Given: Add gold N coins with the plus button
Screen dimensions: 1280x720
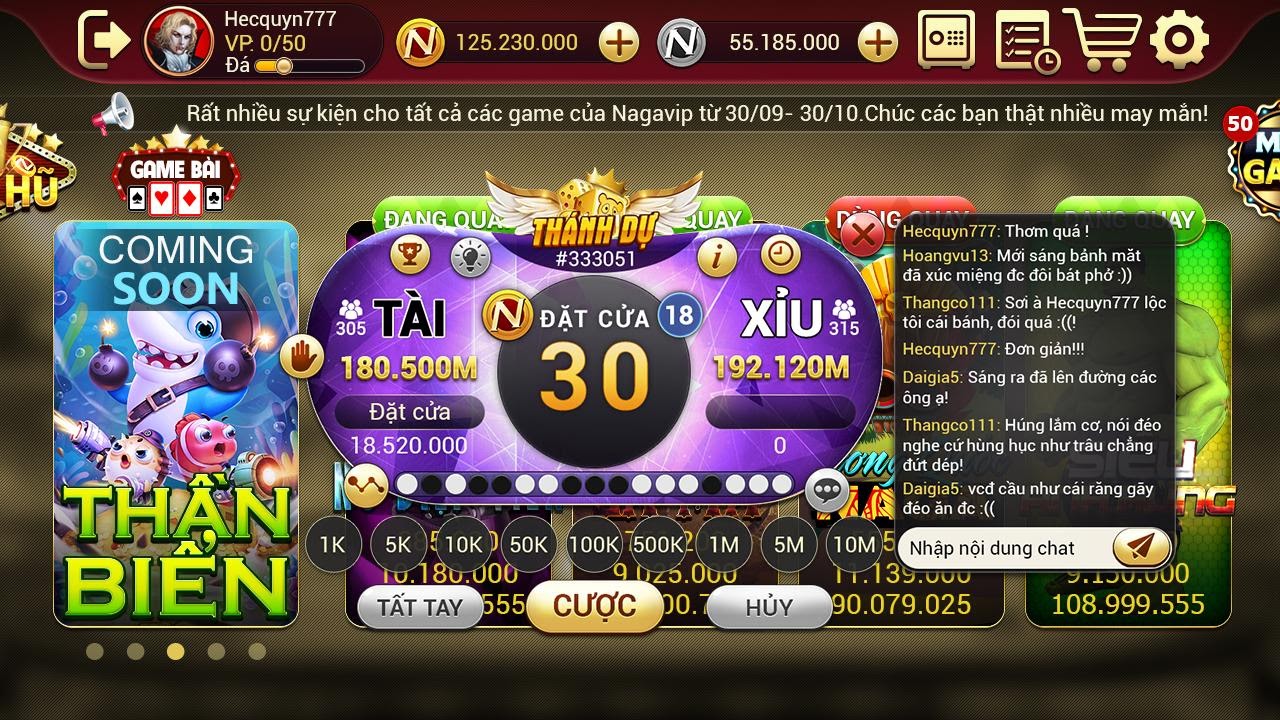Looking at the screenshot, I should [619, 42].
